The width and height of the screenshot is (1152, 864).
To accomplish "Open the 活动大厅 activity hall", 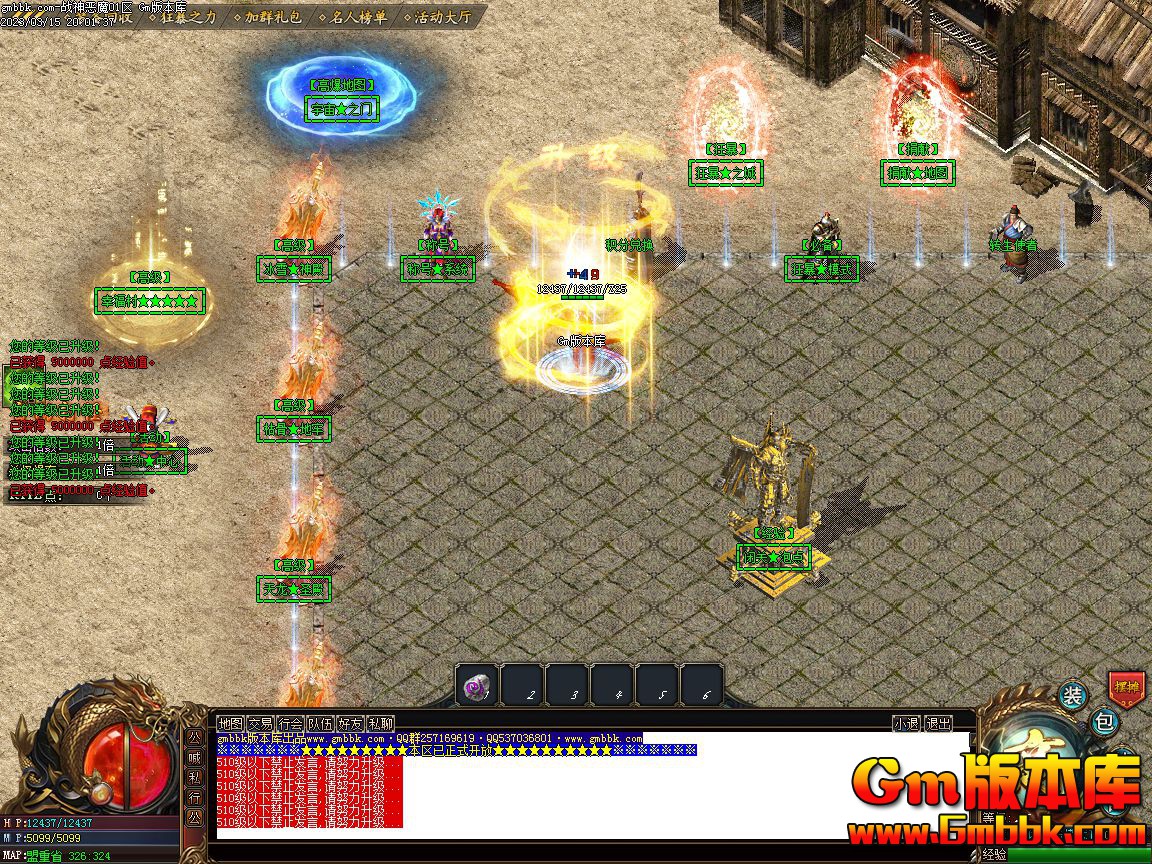I will [441, 17].
